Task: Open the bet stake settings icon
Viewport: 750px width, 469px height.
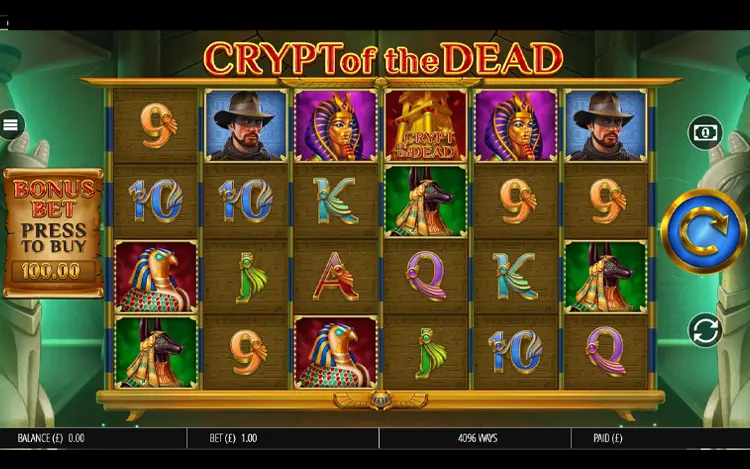Action: click(705, 132)
